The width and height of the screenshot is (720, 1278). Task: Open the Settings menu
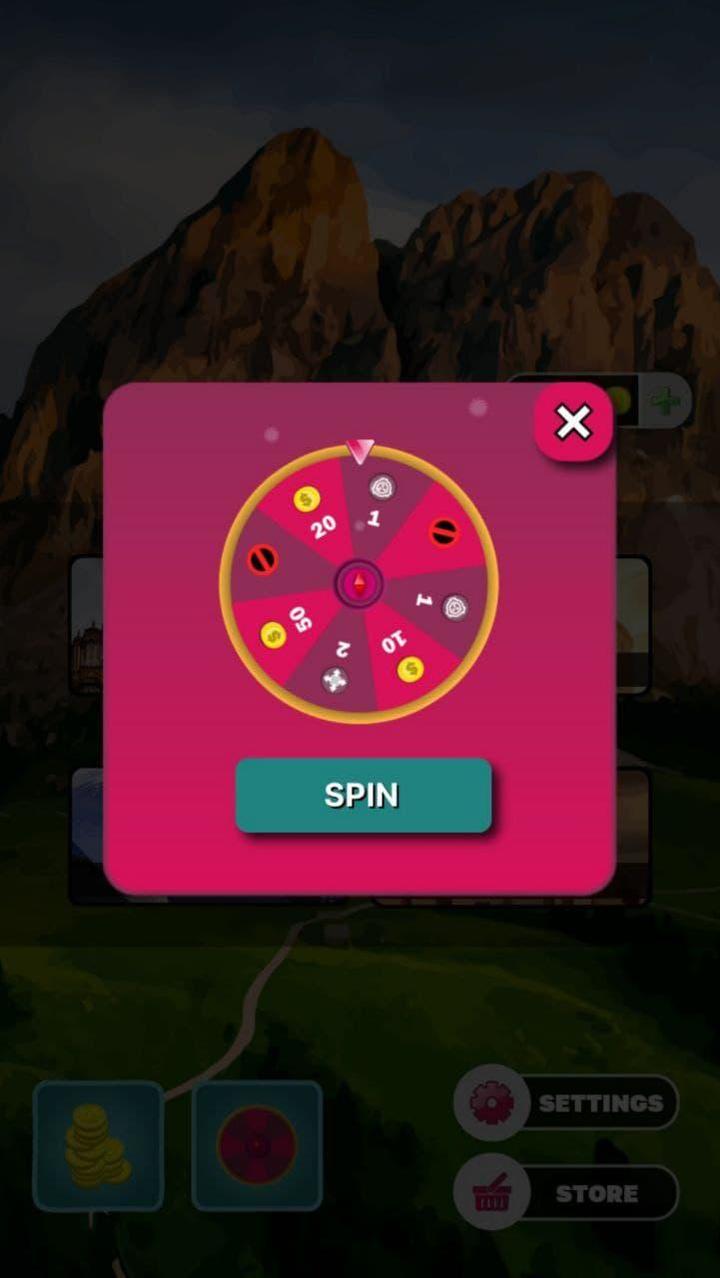tap(567, 1102)
